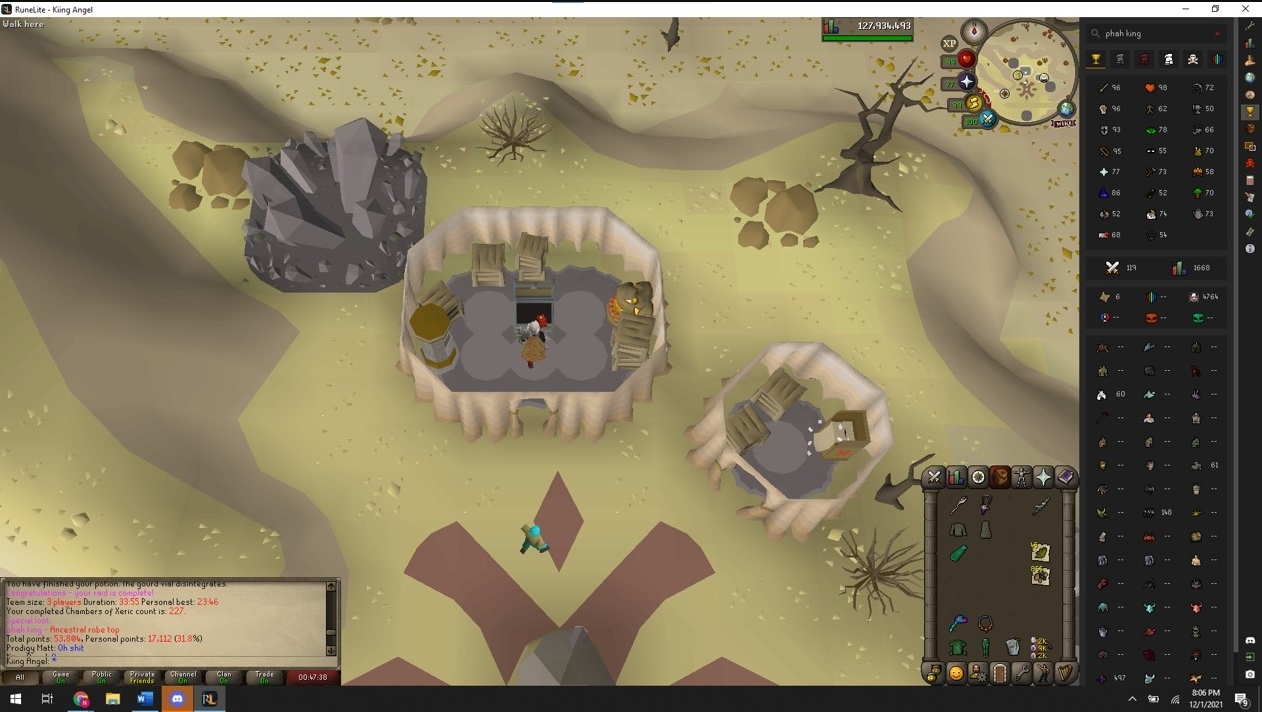
Task: Open the Logout door tab
Action: click(x=999, y=673)
